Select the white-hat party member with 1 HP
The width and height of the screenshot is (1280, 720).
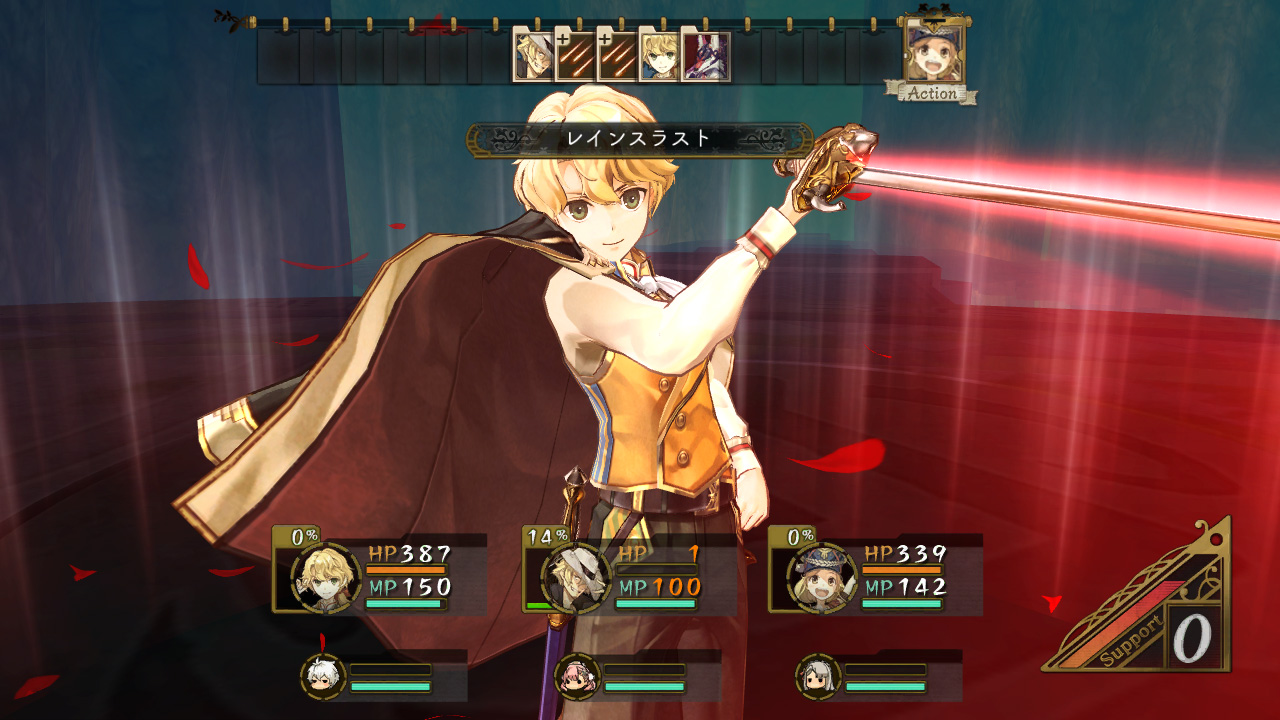(x=576, y=577)
